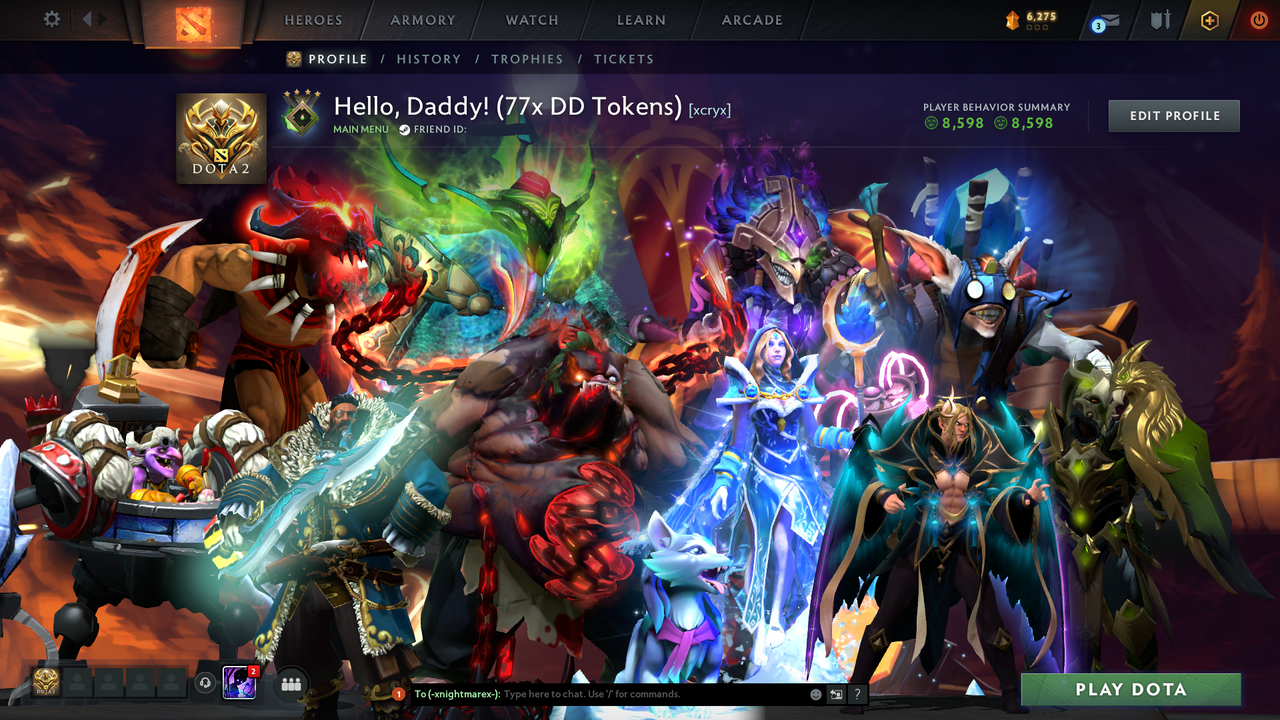Image resolution: width=1280 pixels, height=720 pixels.
Task: Switch to the TROPHIES tab
Action: tap(527, 59)
